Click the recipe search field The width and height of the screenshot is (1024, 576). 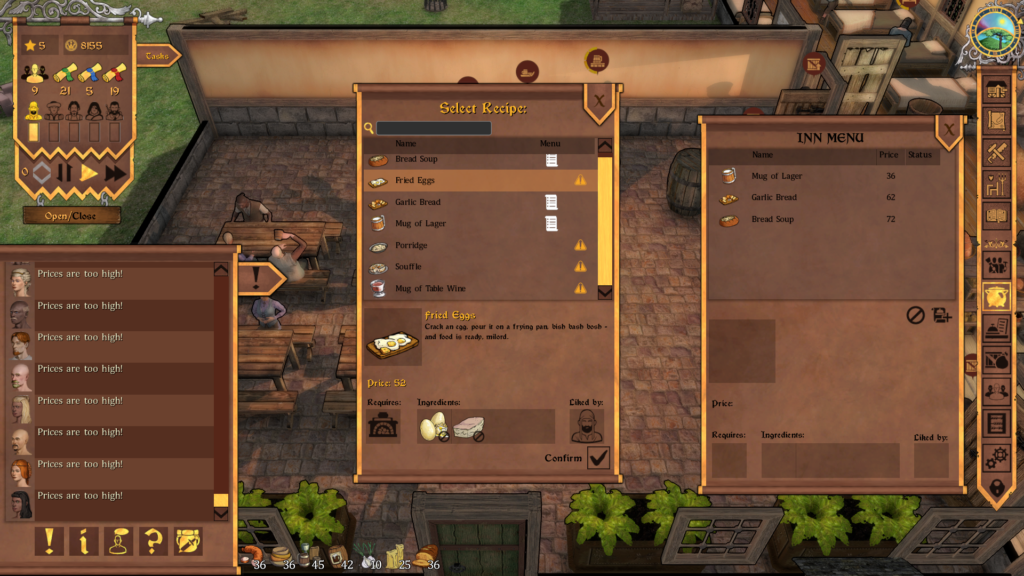pyautogui.click(x=434, y=128)
